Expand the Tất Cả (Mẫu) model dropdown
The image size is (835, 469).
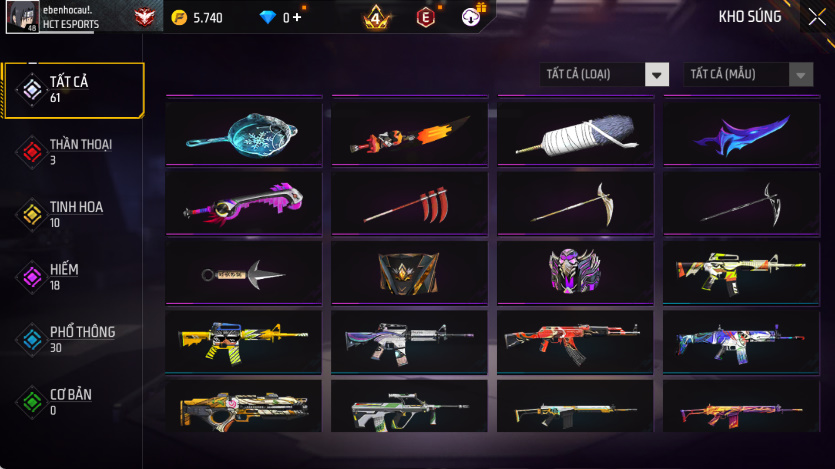click(x=748, y=74)
